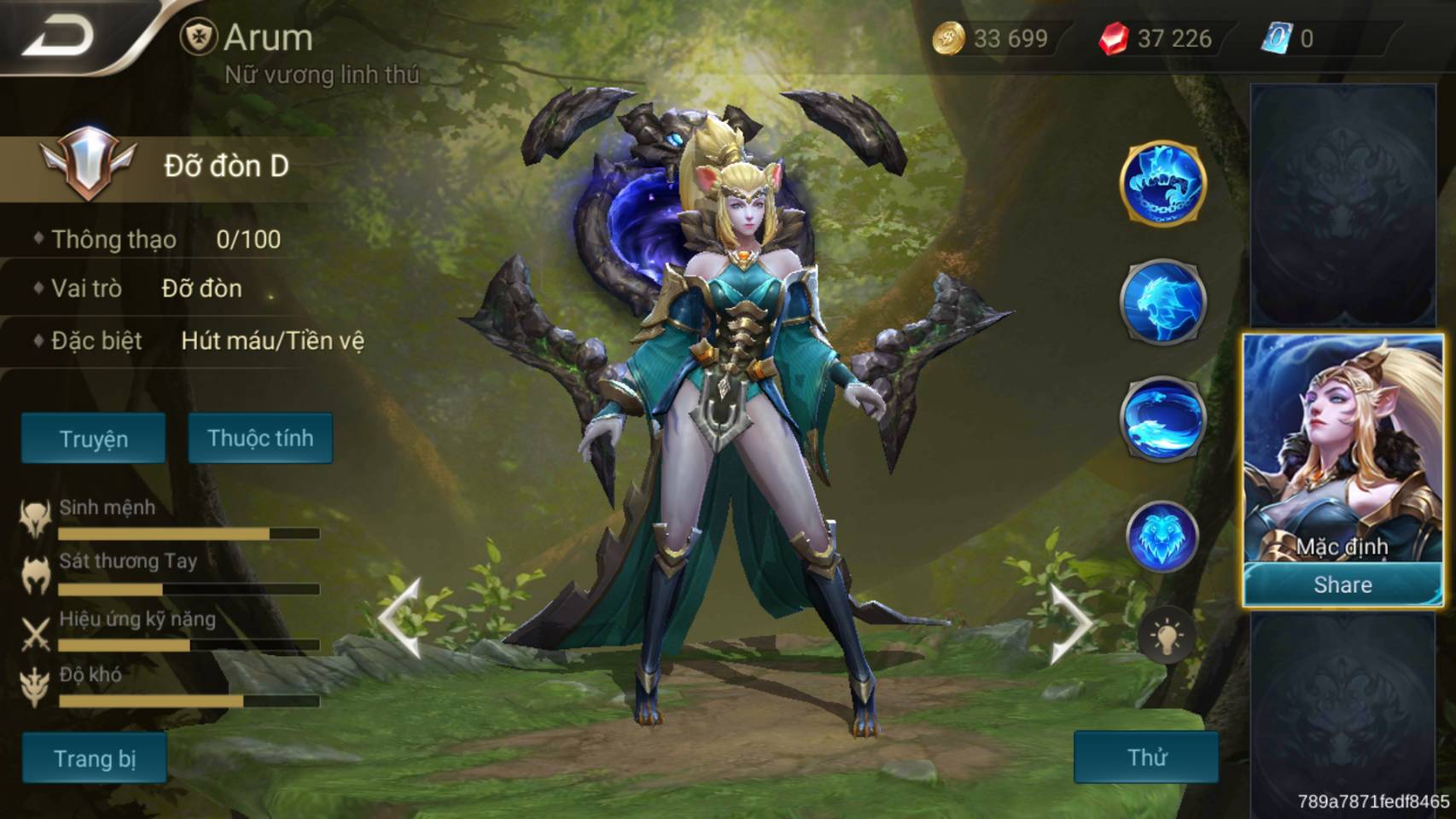View the blue lion head skill
The image size is (1456, 819).
[x=1162, y=537]
